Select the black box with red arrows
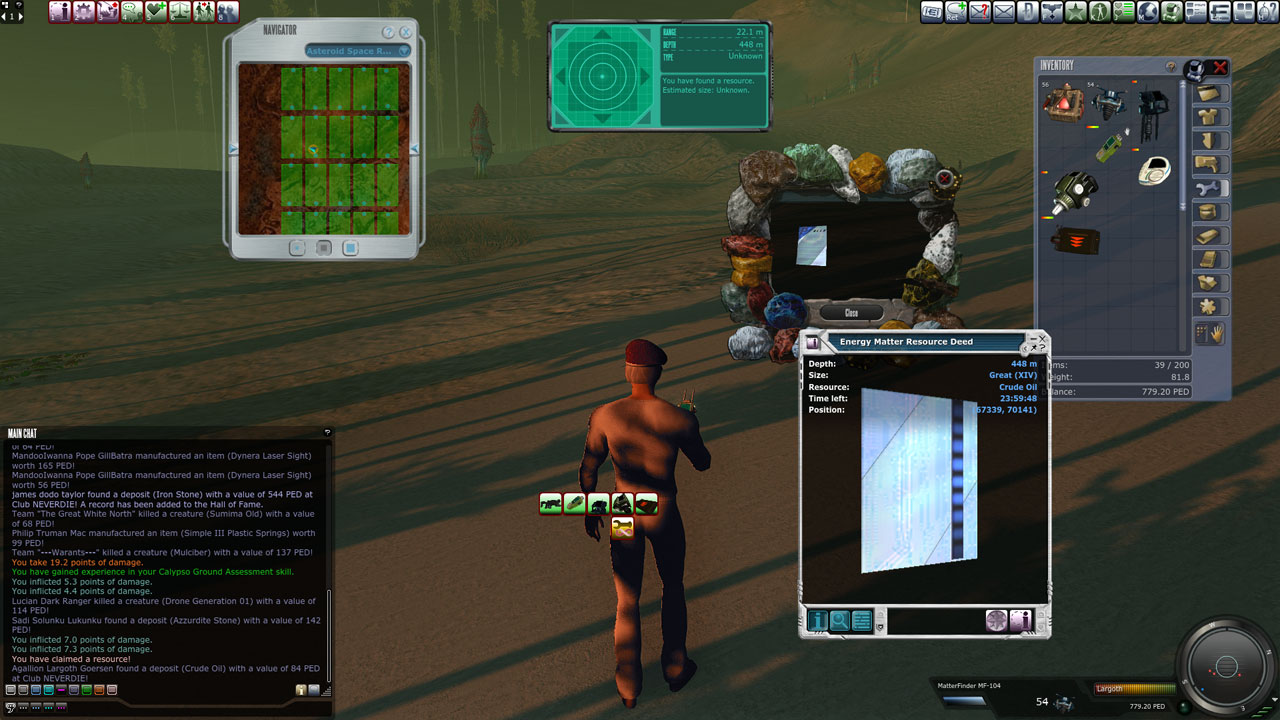1280x720 pixels. (1076, 241)
